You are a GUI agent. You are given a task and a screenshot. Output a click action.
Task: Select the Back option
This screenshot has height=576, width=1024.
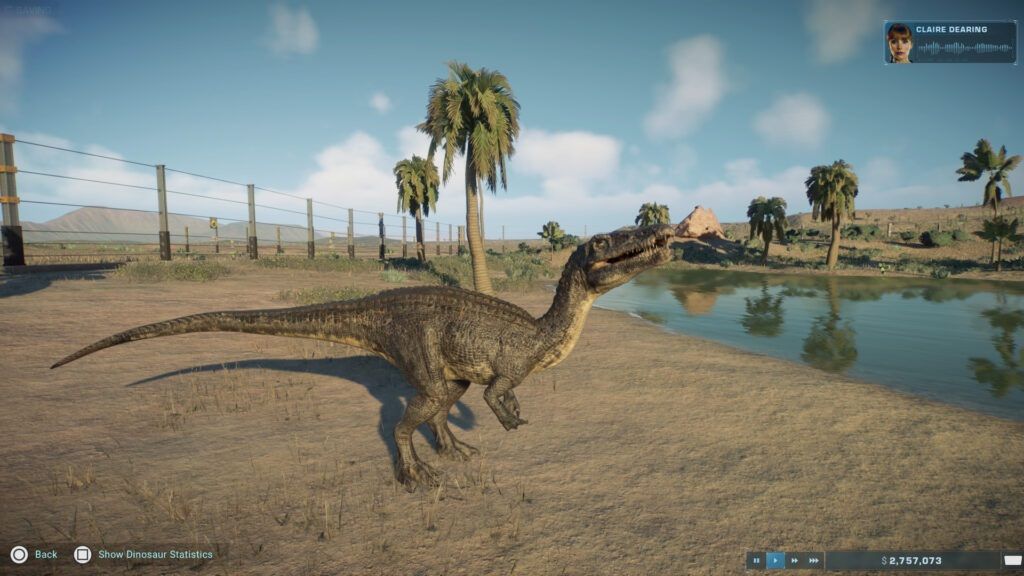pyautogui.click(x=35, y=554)
